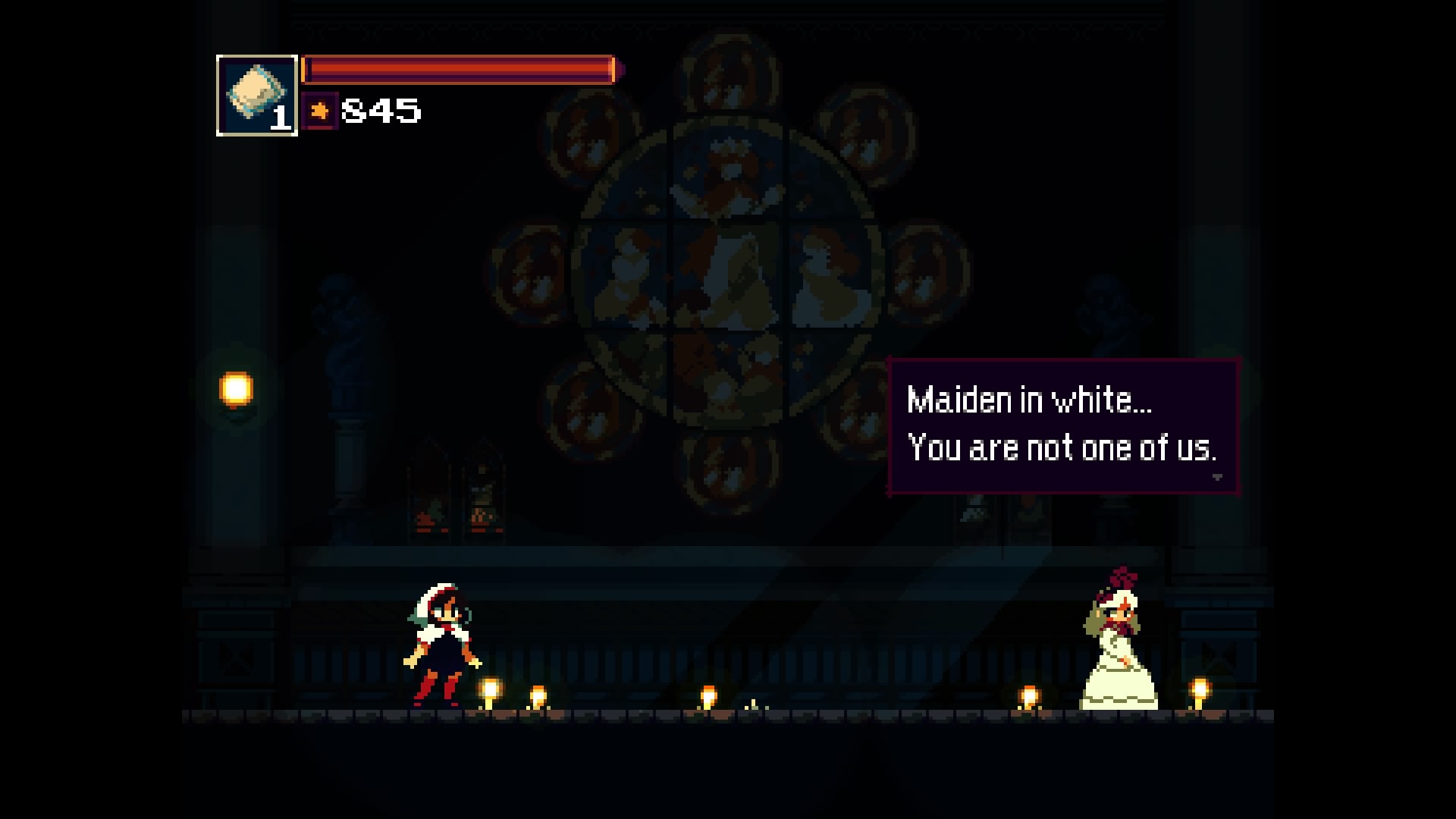Select the star currency icon beside 845

click(x=319, y=112)
